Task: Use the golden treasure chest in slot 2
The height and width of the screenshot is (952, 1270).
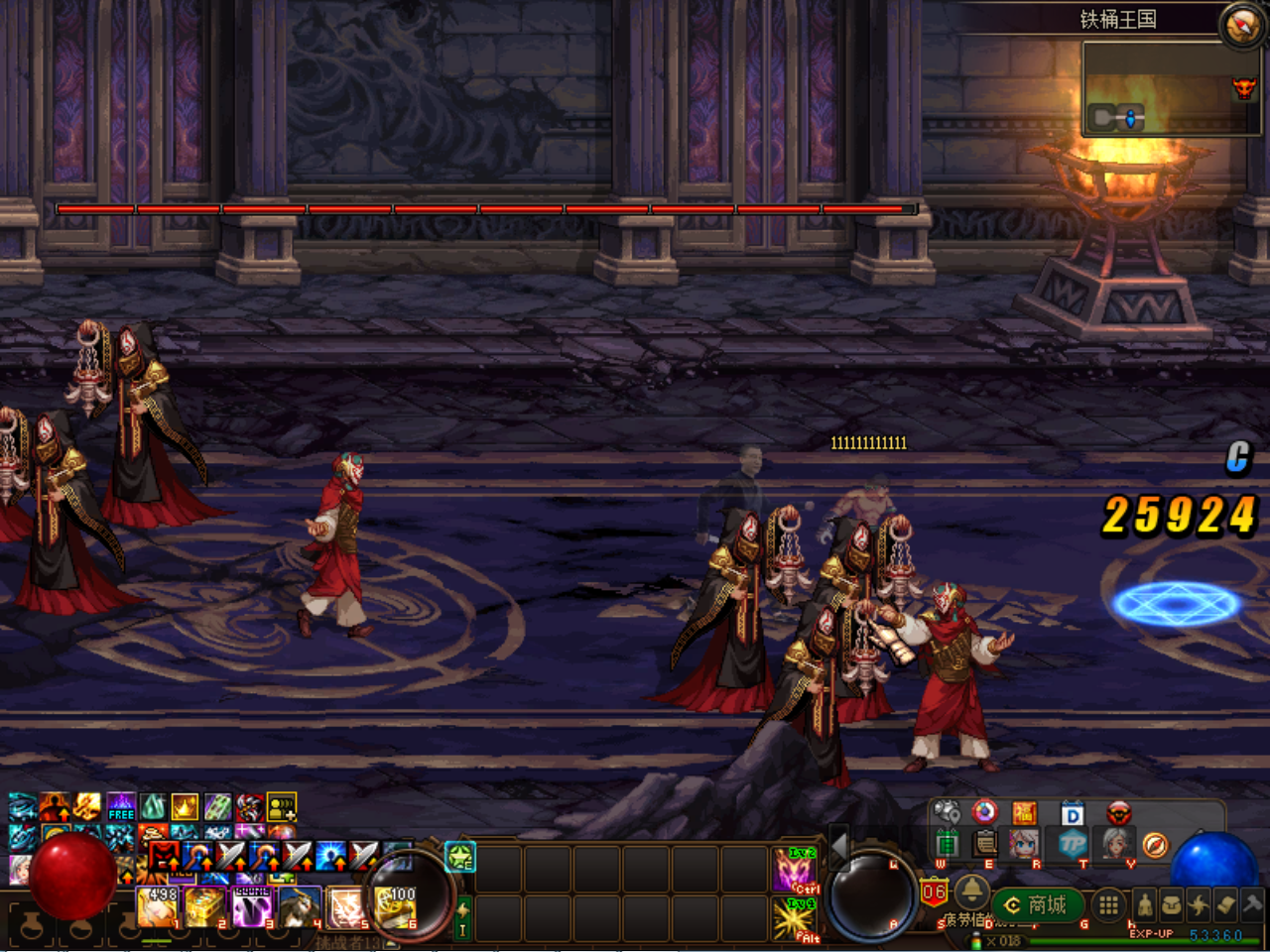Action: click(x=205, y=907)
